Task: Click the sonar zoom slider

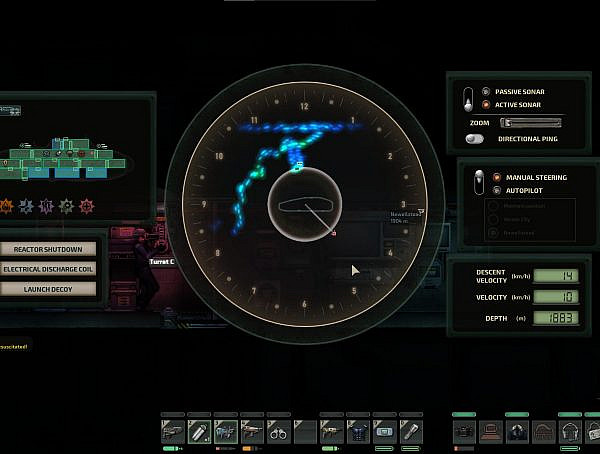Action: [x=530, y=122]
